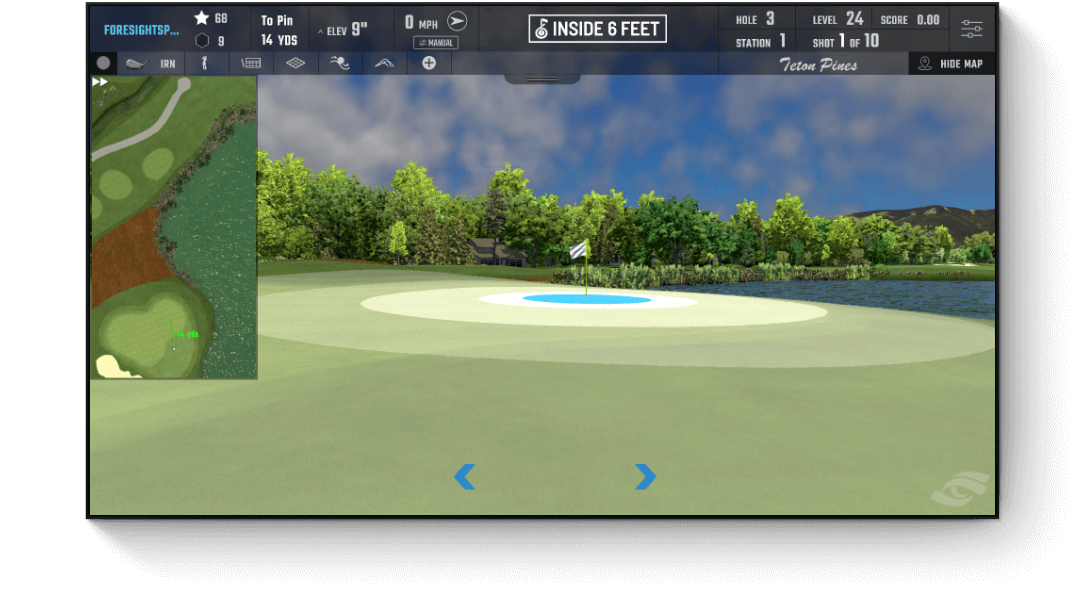
Task: Expand the top center pull-down handle
Action: (542, 79)
